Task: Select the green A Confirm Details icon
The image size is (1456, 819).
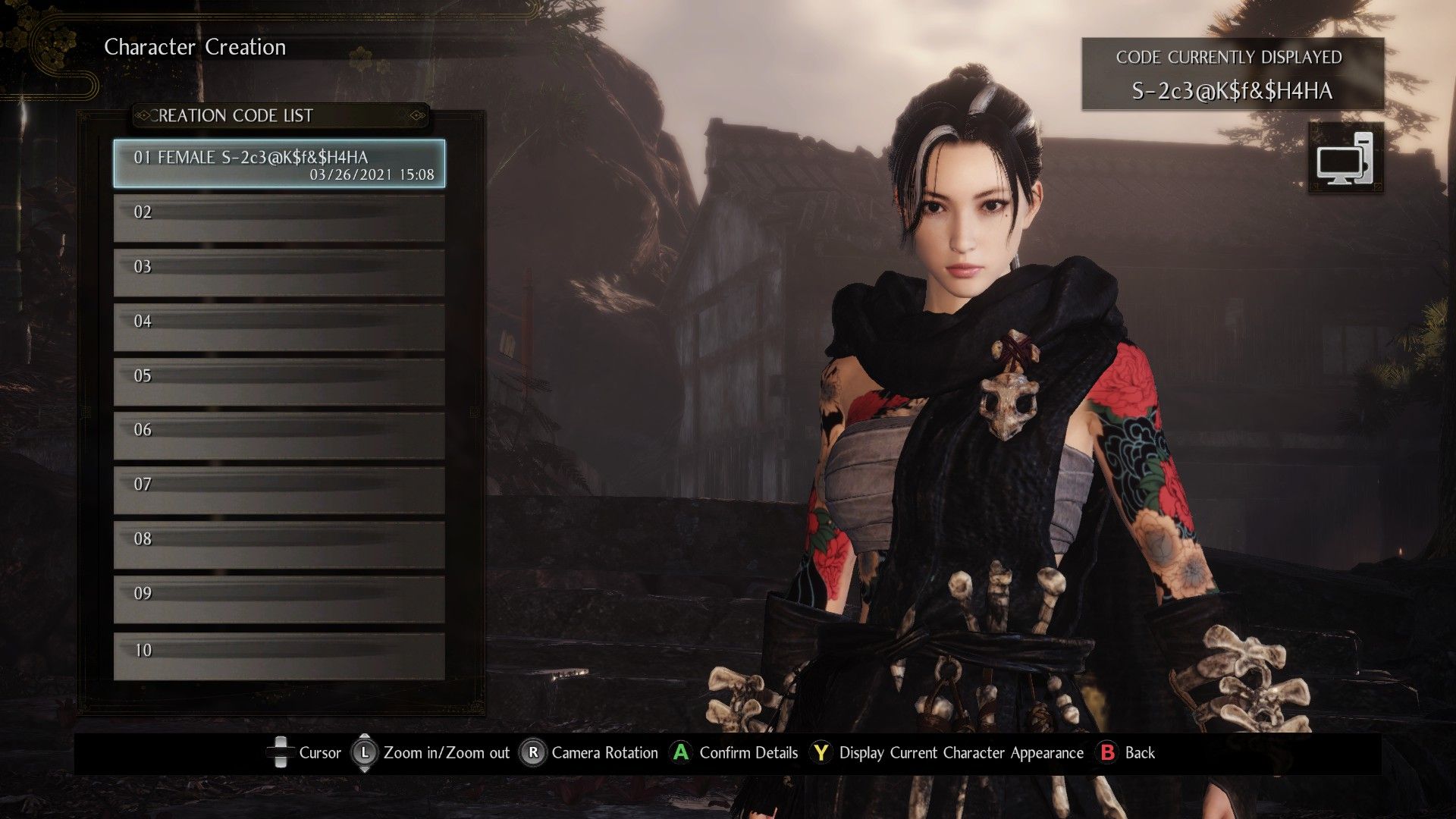Action: click(x=681, y=753)
